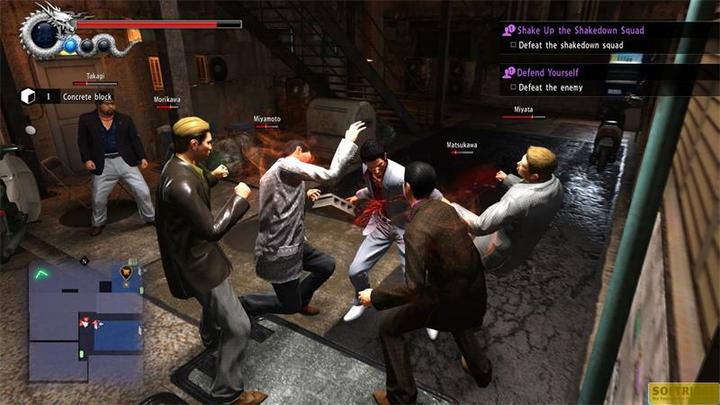The width and height of the screenshot is (720, 405).
Task: Tick the Defeat the shakedown squad checkbox
Action: click(512, 45)
